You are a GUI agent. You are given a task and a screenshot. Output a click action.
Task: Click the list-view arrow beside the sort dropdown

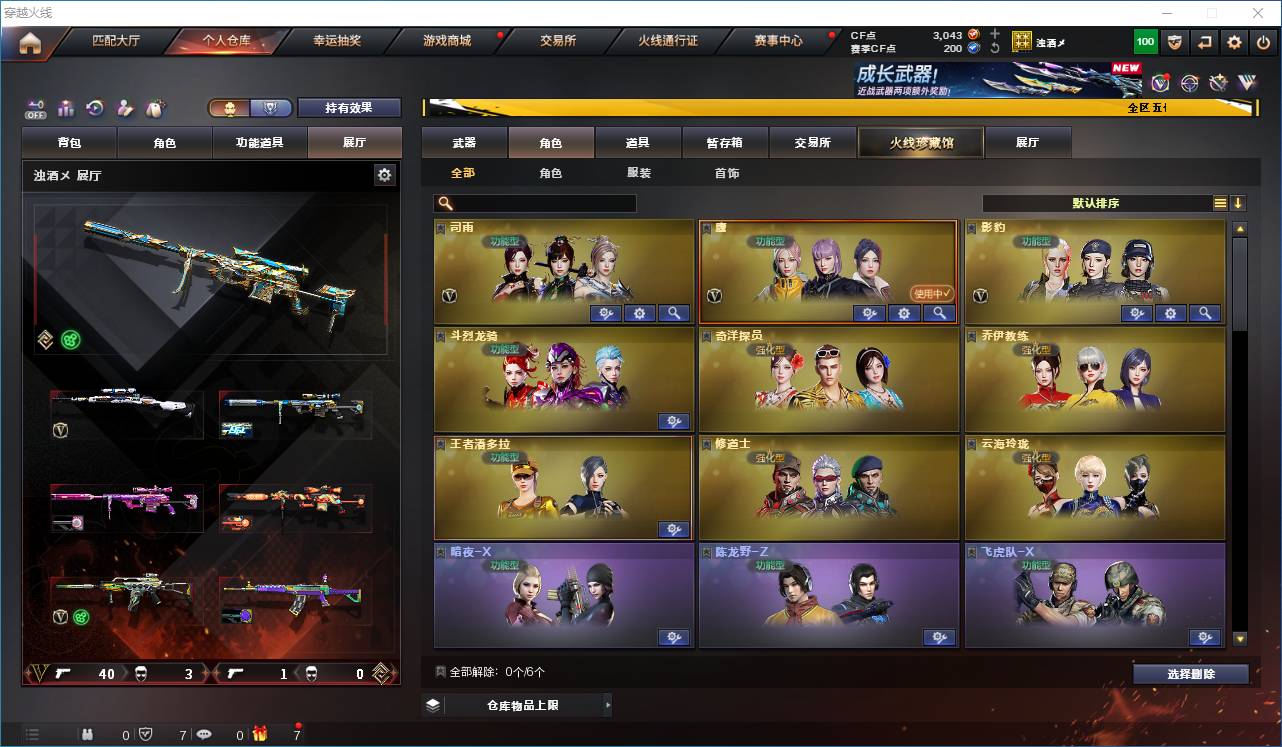coord(1239,203)
